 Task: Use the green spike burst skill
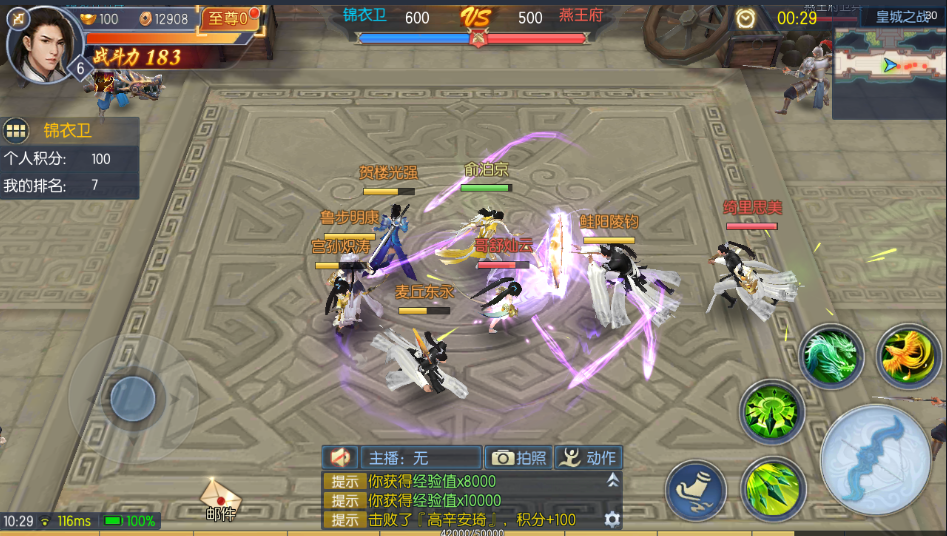click(x=772, y=411)
